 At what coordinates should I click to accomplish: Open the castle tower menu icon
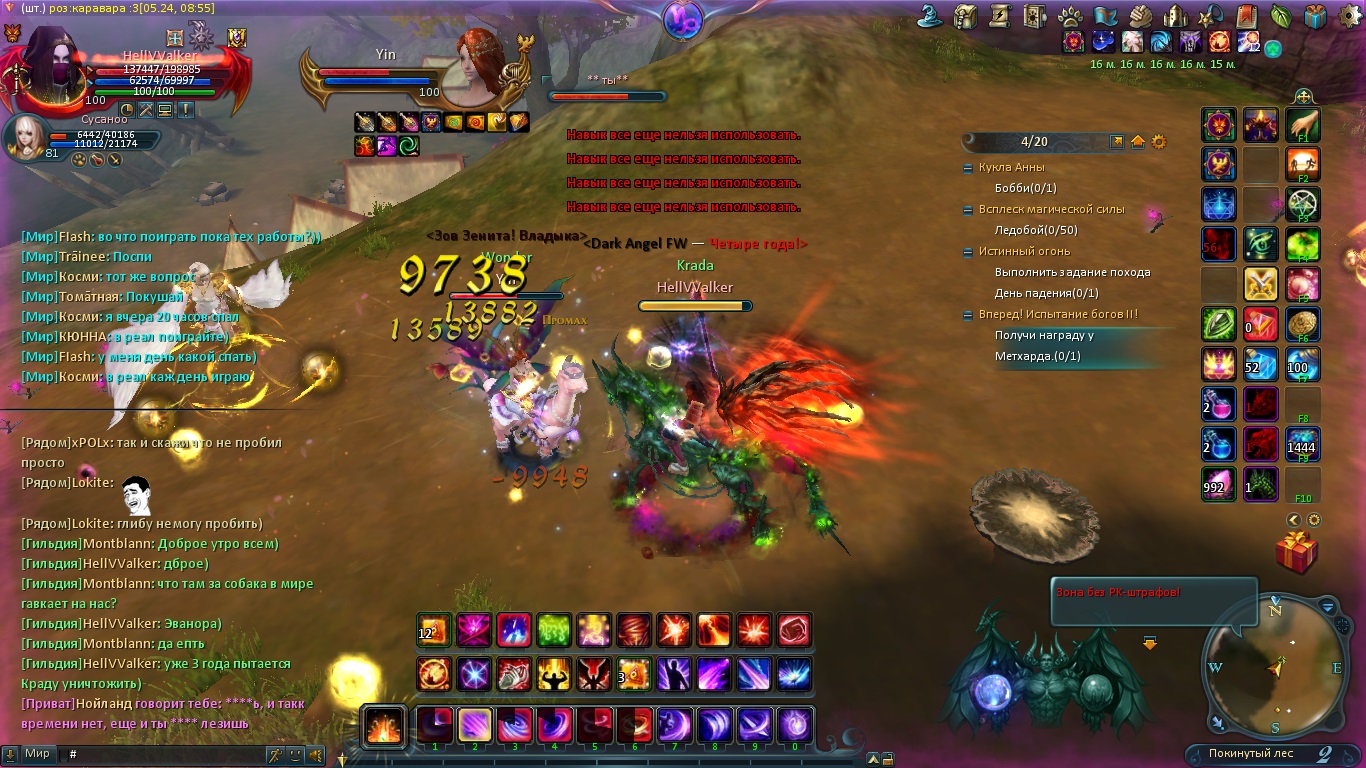point(1176,16)
